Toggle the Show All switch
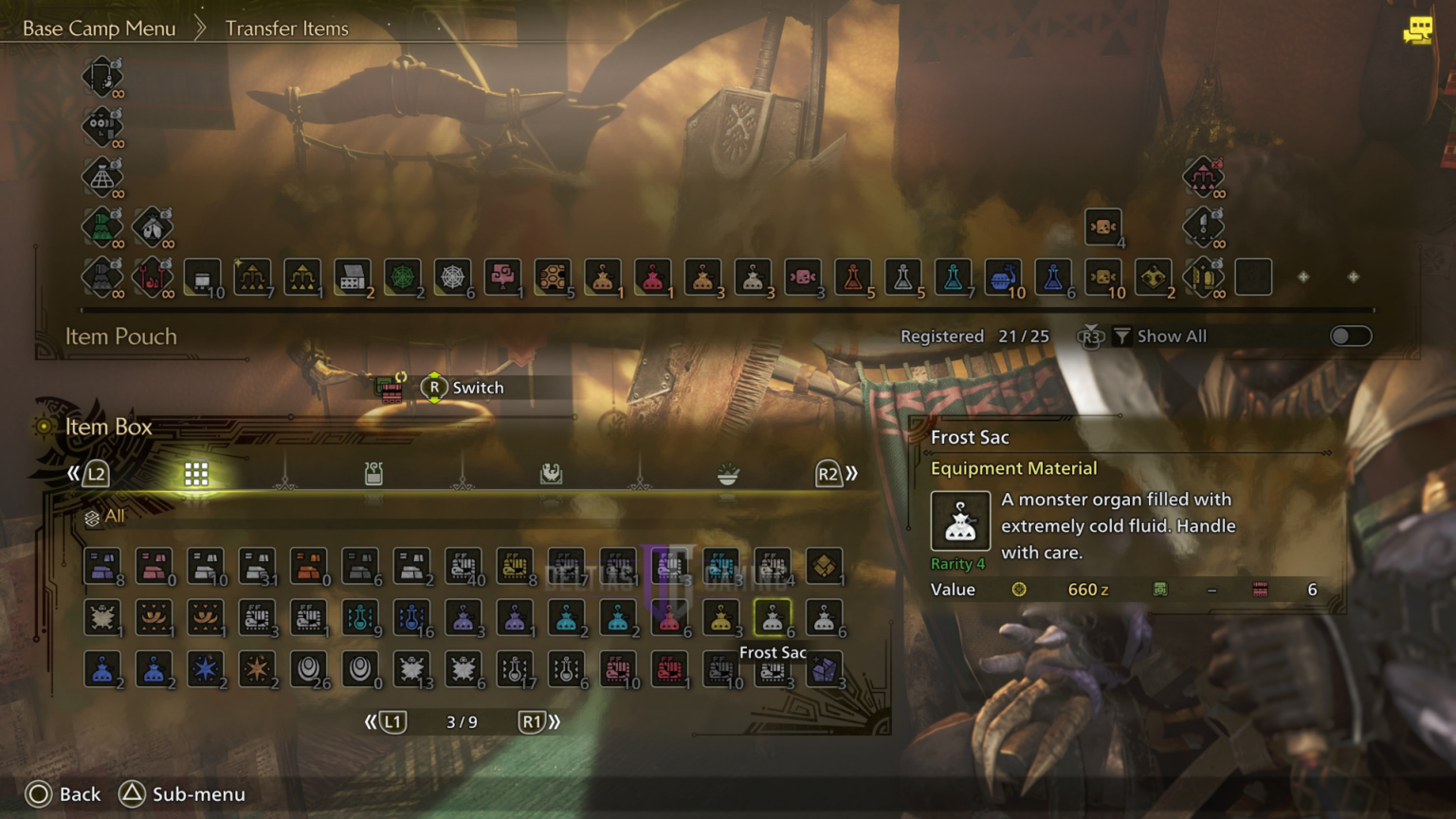The width and height of the screenshot is (1456, 819). 1350,336
